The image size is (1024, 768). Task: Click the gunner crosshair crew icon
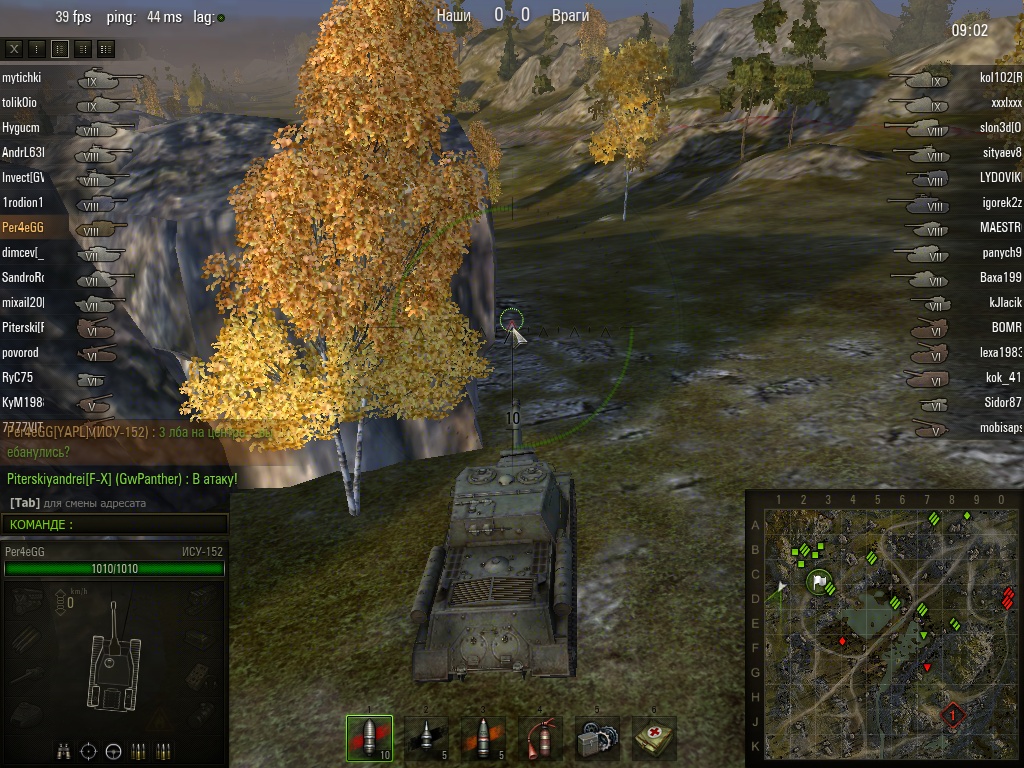point(88,750)
